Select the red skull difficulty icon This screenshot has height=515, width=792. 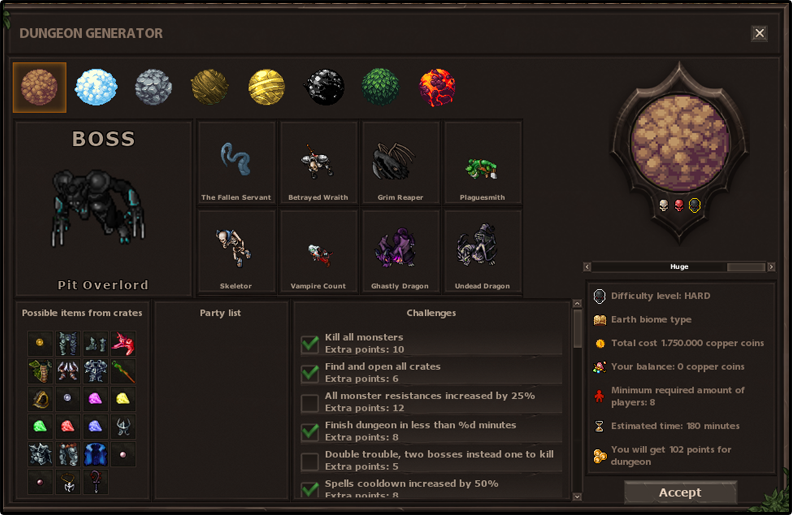pyautogui.click(x=679, y=206)
